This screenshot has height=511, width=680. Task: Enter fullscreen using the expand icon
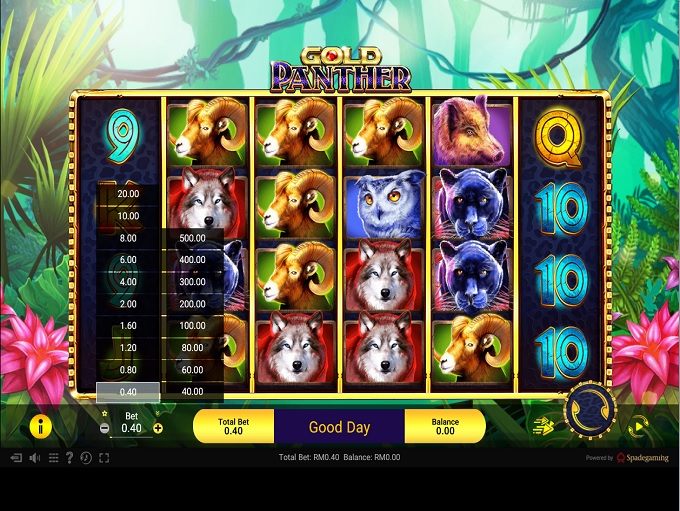(x=104, y=458)
